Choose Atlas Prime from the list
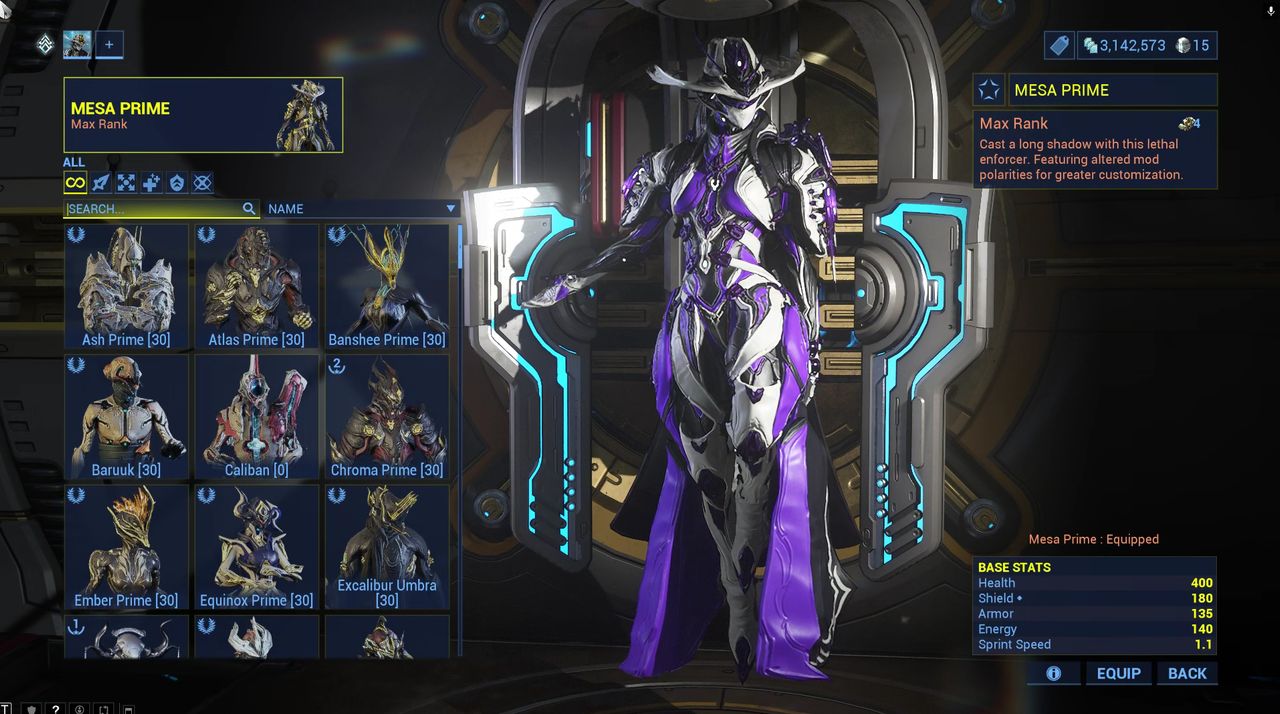 (x=256, y=286)
